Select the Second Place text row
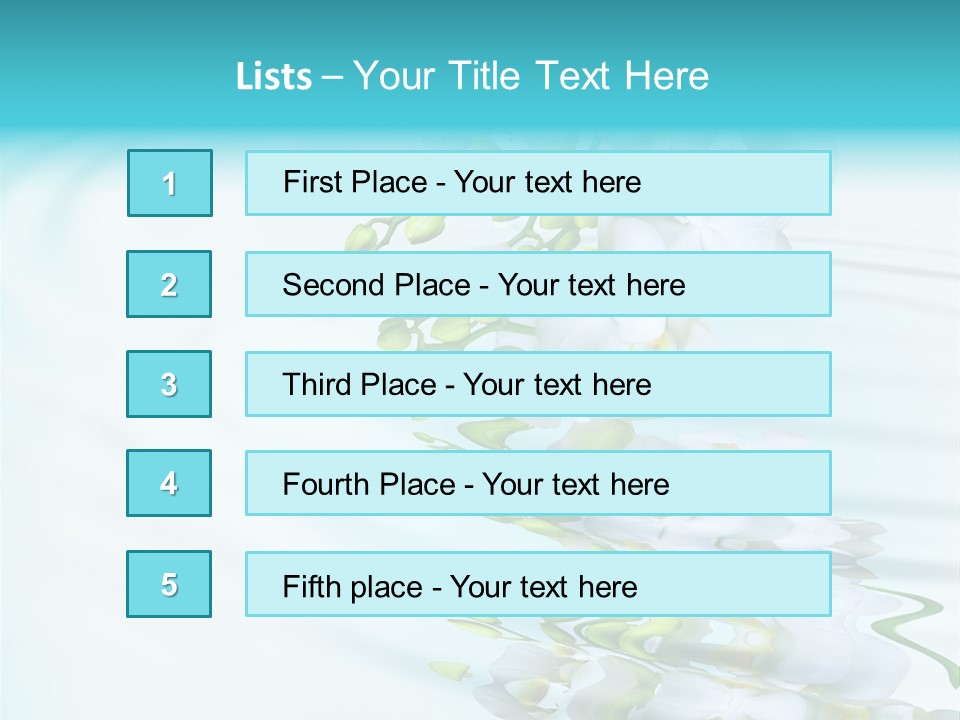960x720 pixels. tap(538, 284)
